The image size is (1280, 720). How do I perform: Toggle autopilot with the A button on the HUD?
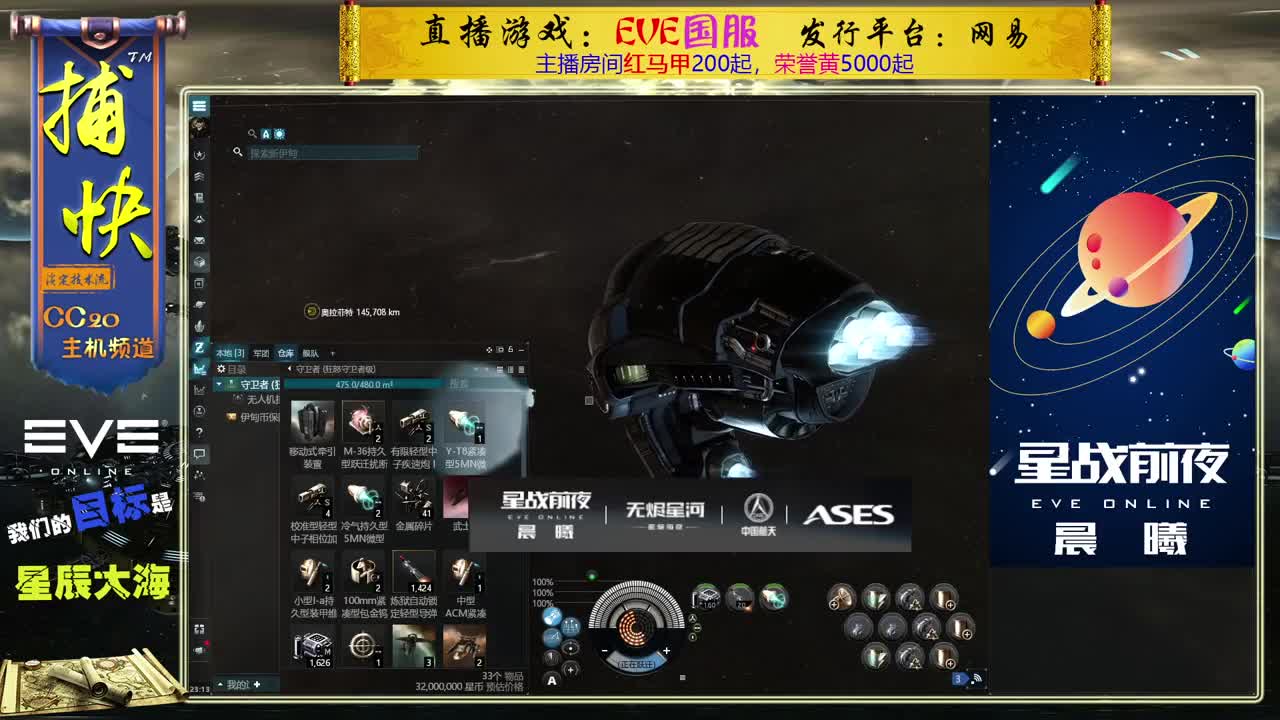(551, 681)
